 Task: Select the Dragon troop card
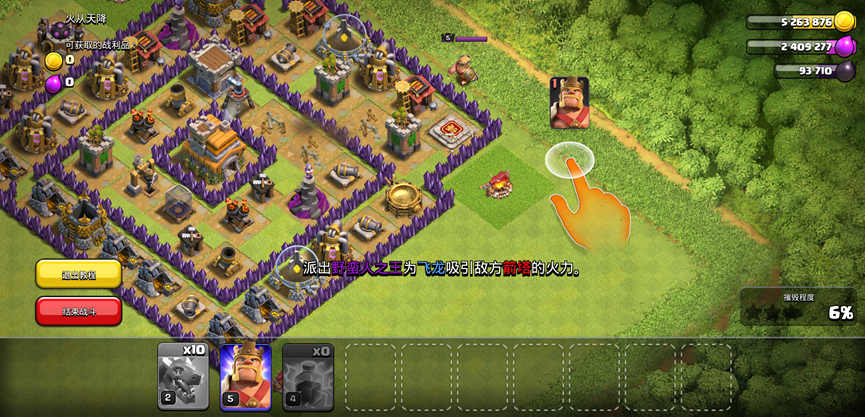[x=183, y=376]
